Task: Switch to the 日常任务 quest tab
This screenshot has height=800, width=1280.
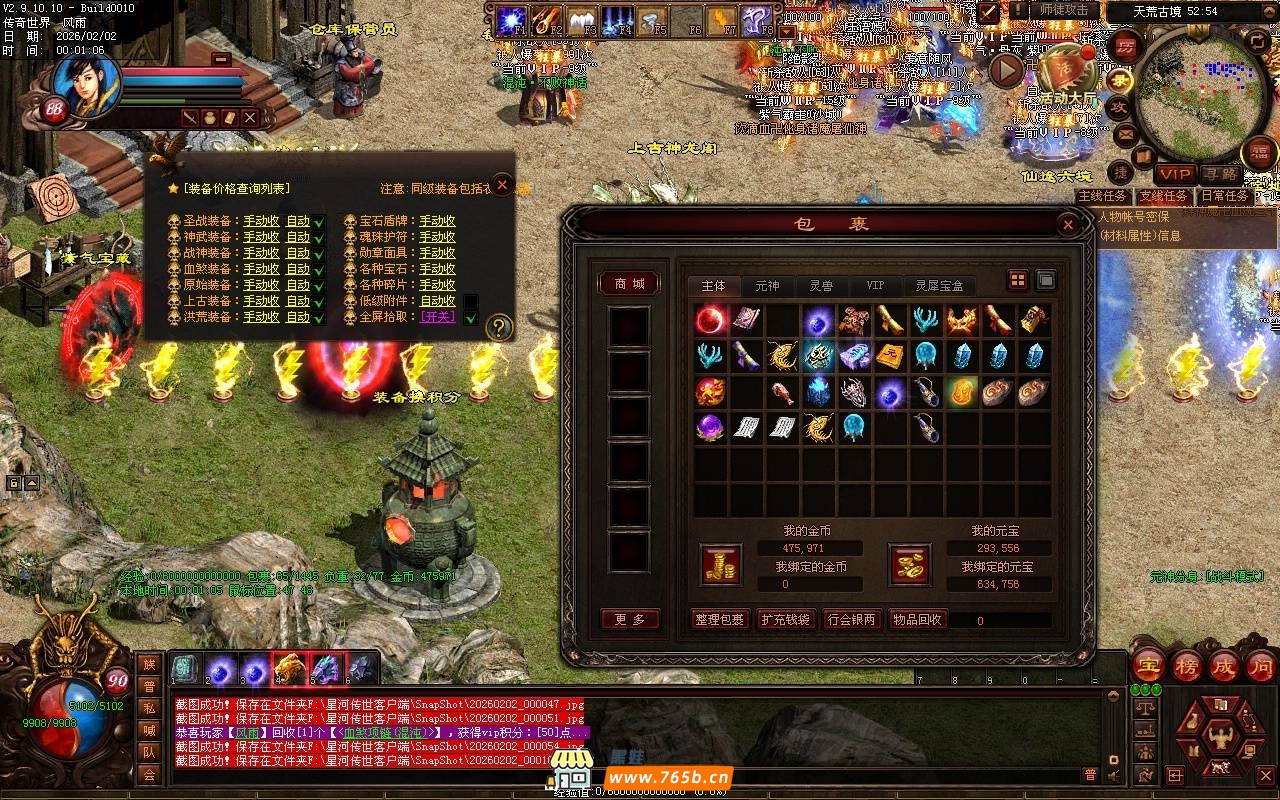Action: (1224, 197)
